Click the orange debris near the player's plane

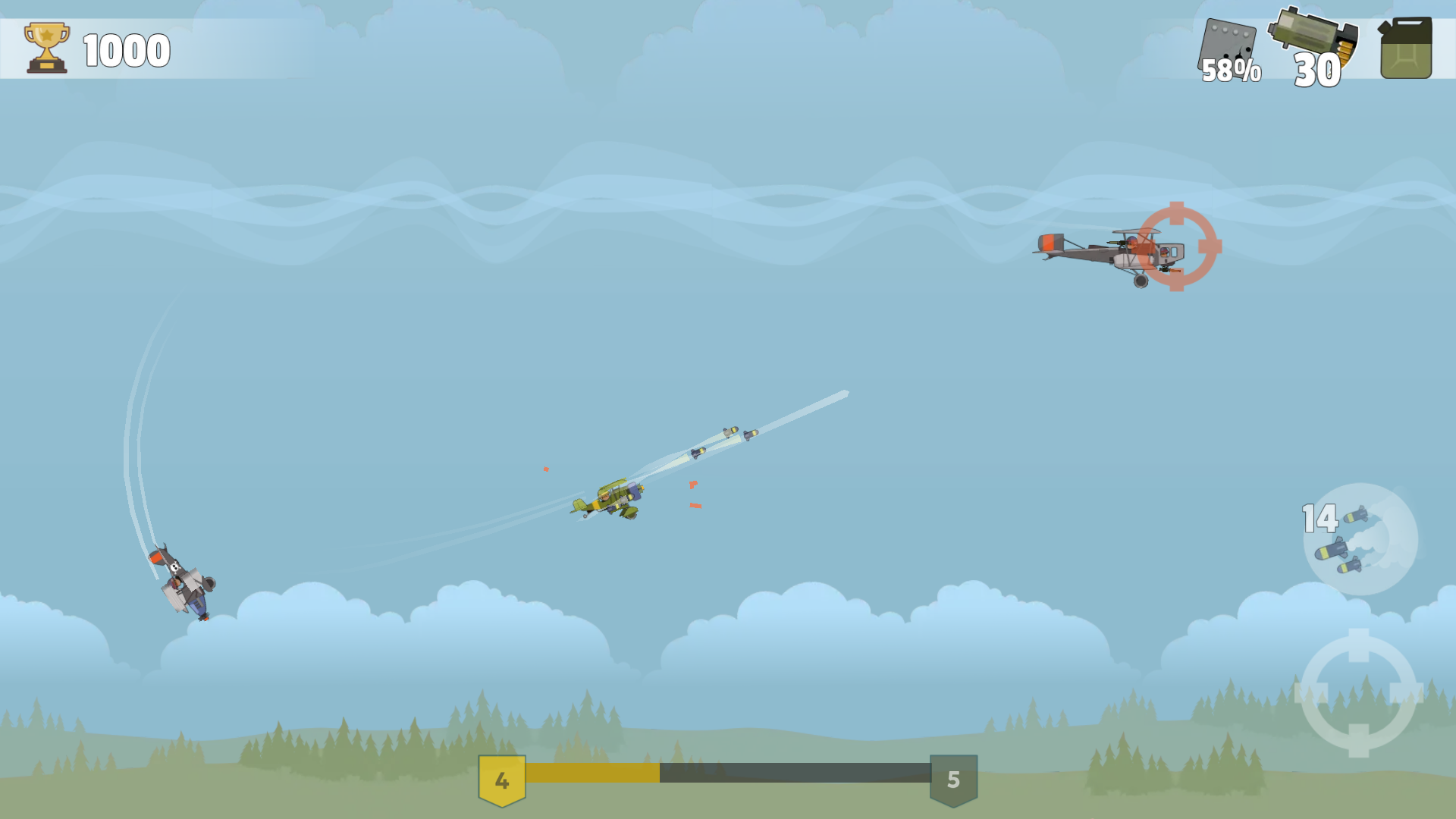pyautogui.click(x=694, y=485)
